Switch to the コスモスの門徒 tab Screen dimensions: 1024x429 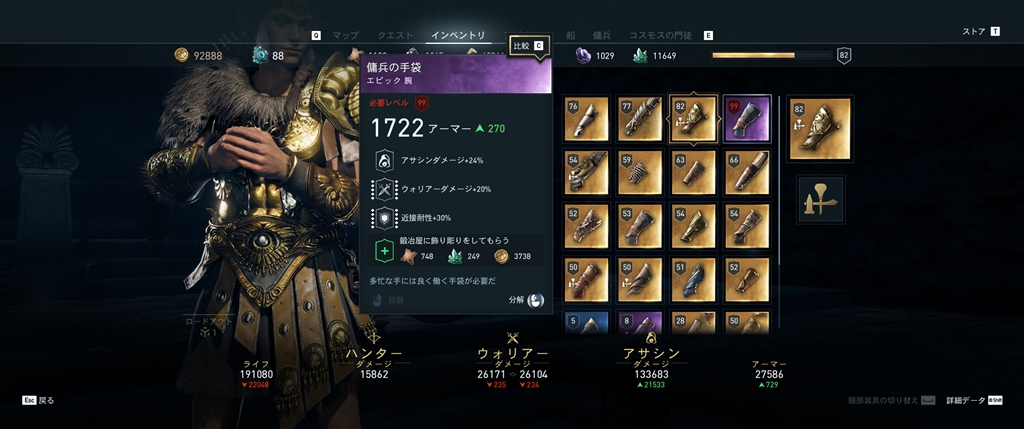pyautogui.click(x=661, y=35)
